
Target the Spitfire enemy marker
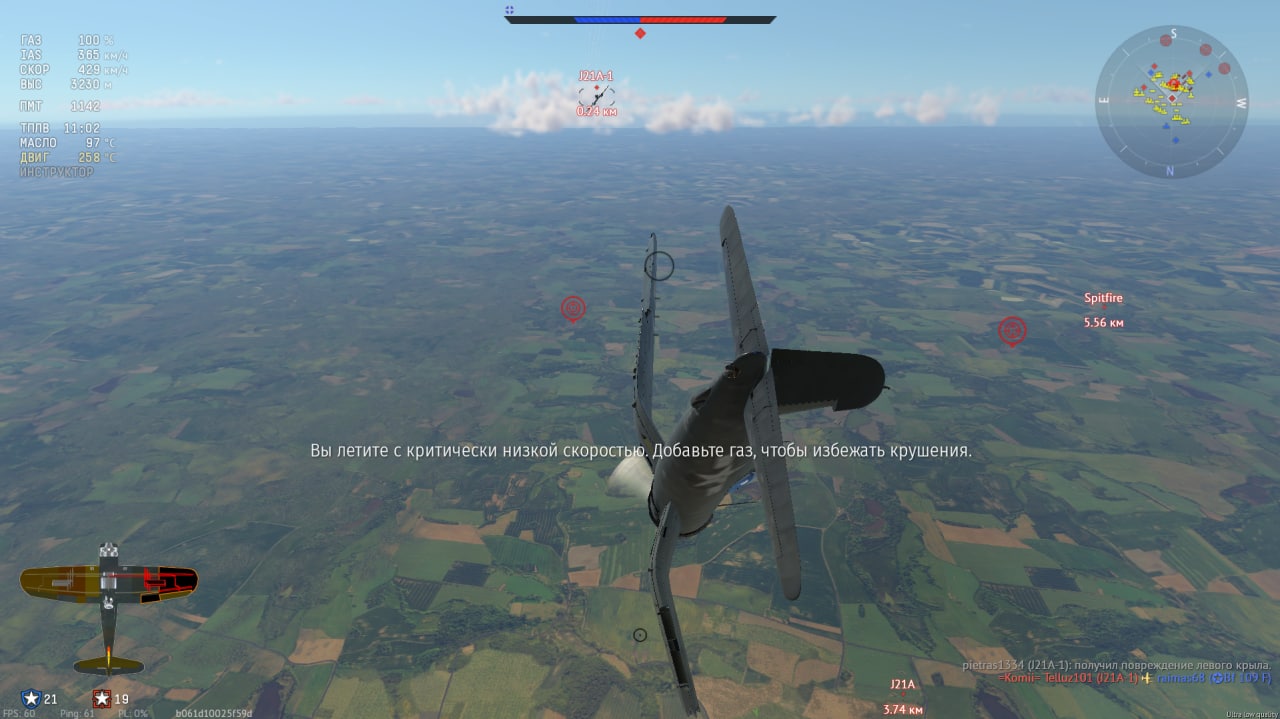coord(1012,330)
